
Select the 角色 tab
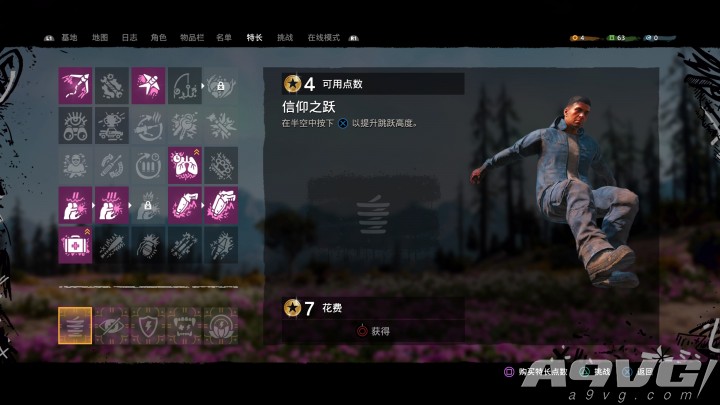[158, 38]
